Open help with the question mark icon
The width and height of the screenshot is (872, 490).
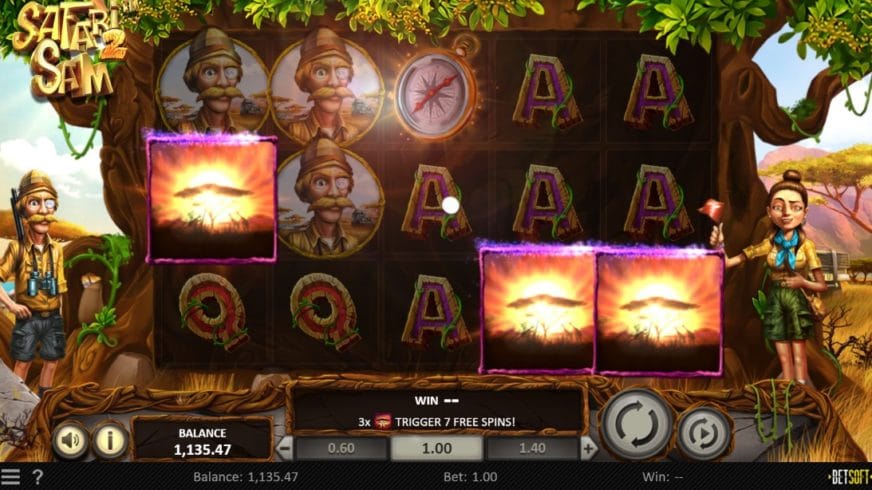point(37,478)
